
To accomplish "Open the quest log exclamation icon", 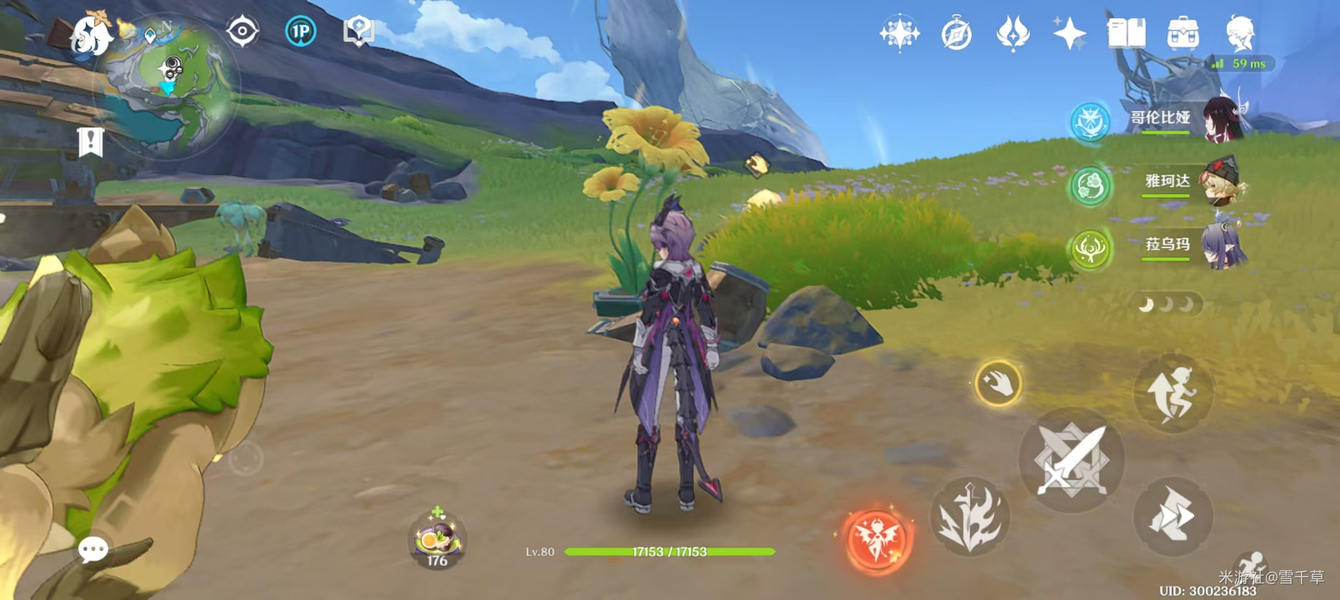I will point(91,142).
